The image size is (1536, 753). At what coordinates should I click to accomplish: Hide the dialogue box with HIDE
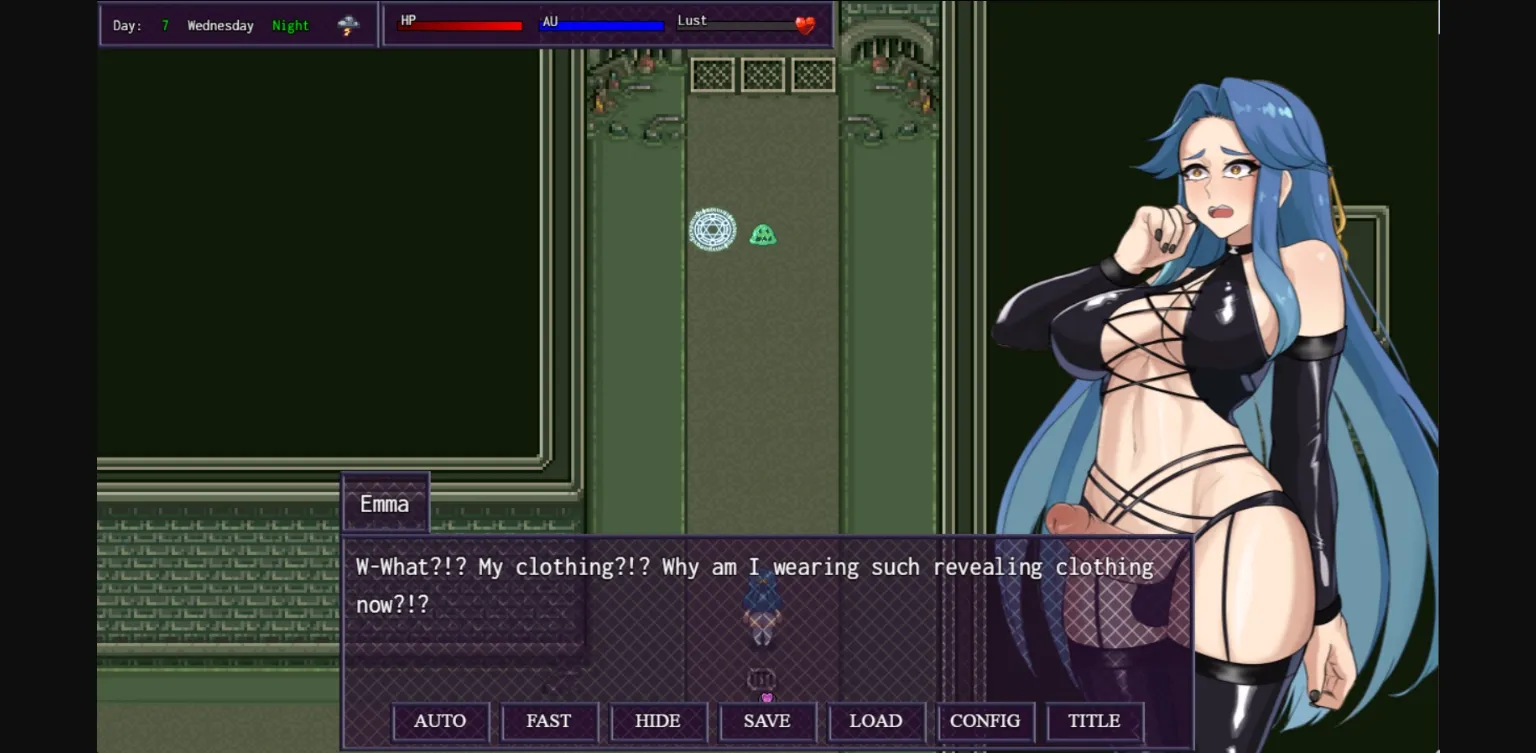point(658,721)
